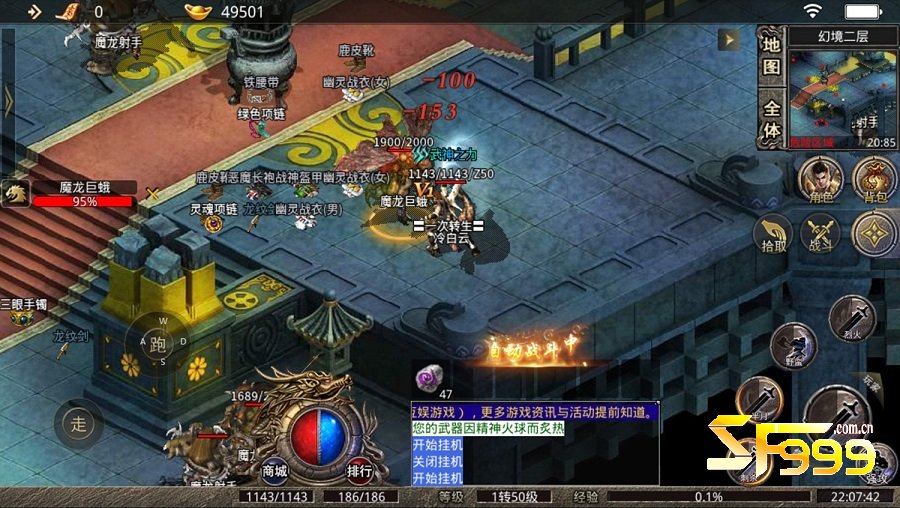Open the 排行 ranking list

click(360, 470)
